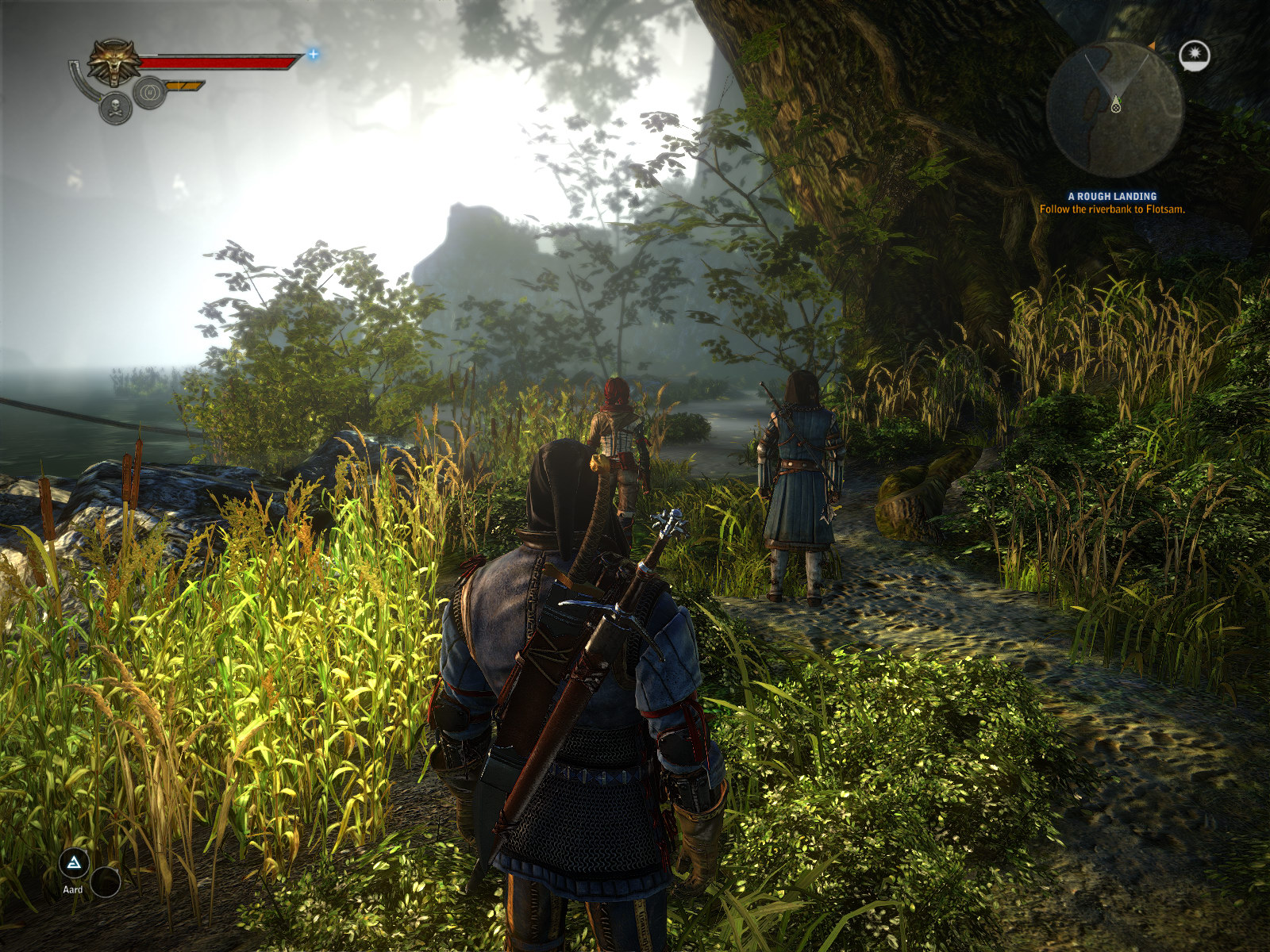1270x952 pixels.
Task: Click the empty quick item slot beside Aard
Action: click(x=106, y=881)
